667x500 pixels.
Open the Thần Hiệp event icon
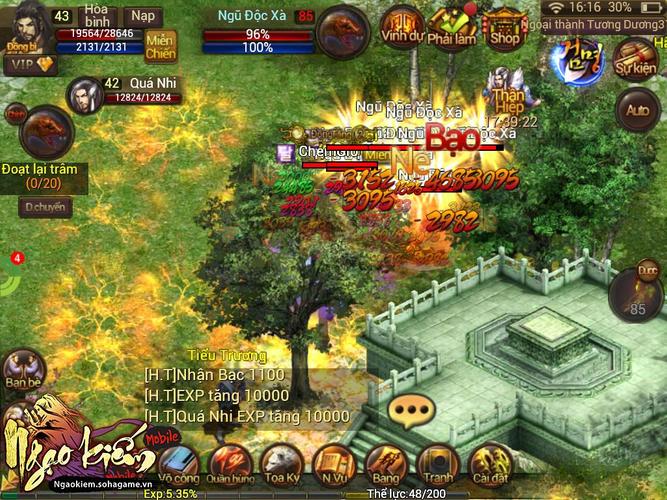tap(508, 92)
